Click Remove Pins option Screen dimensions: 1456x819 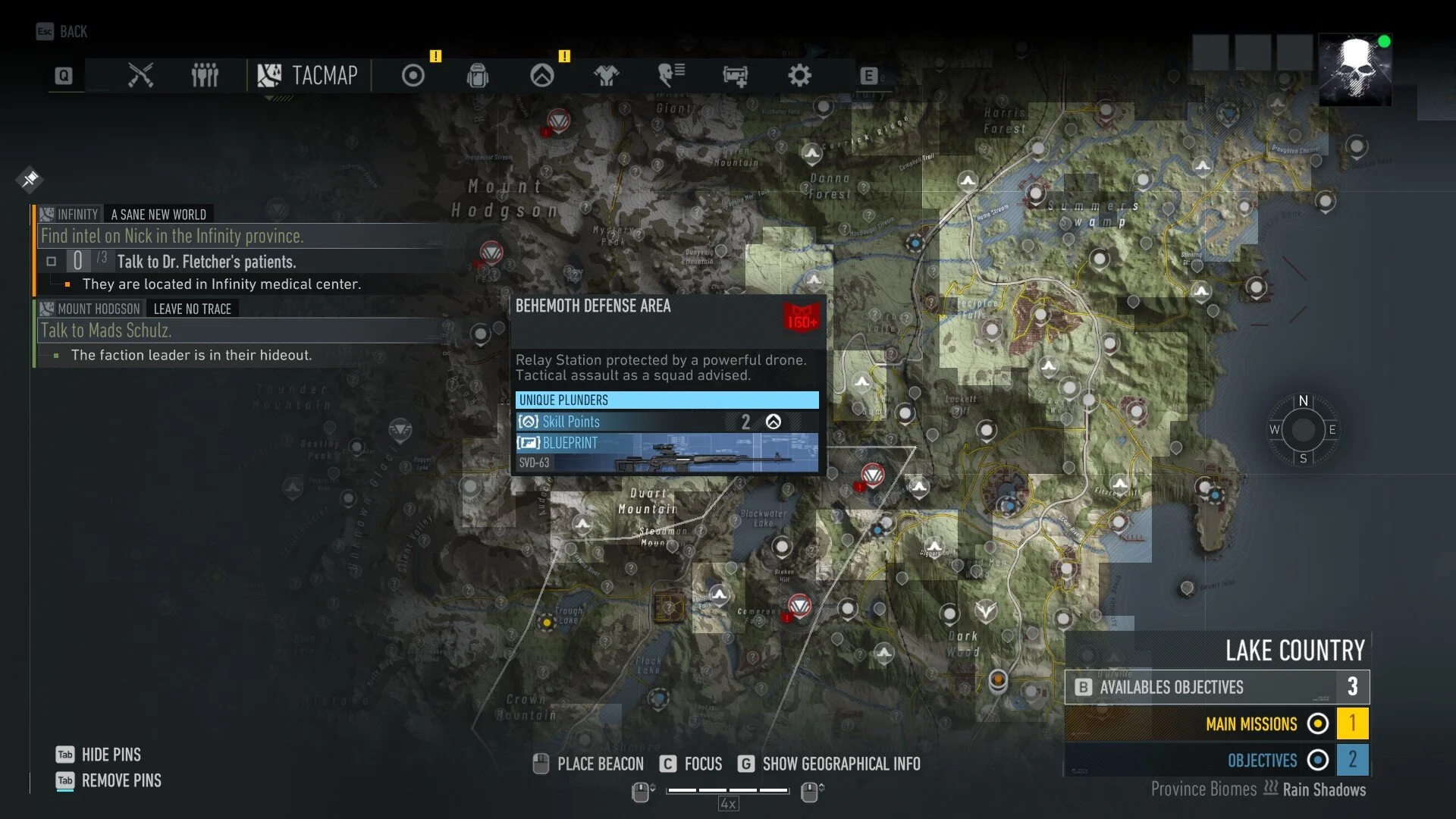coord(121,780)
